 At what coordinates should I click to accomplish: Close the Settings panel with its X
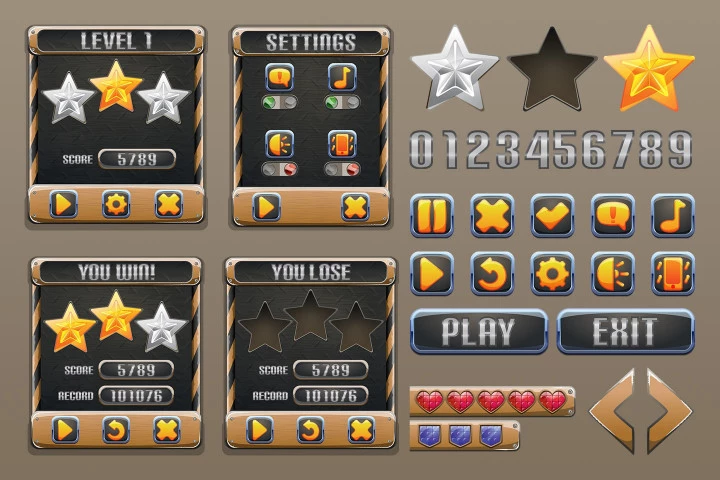355,207
